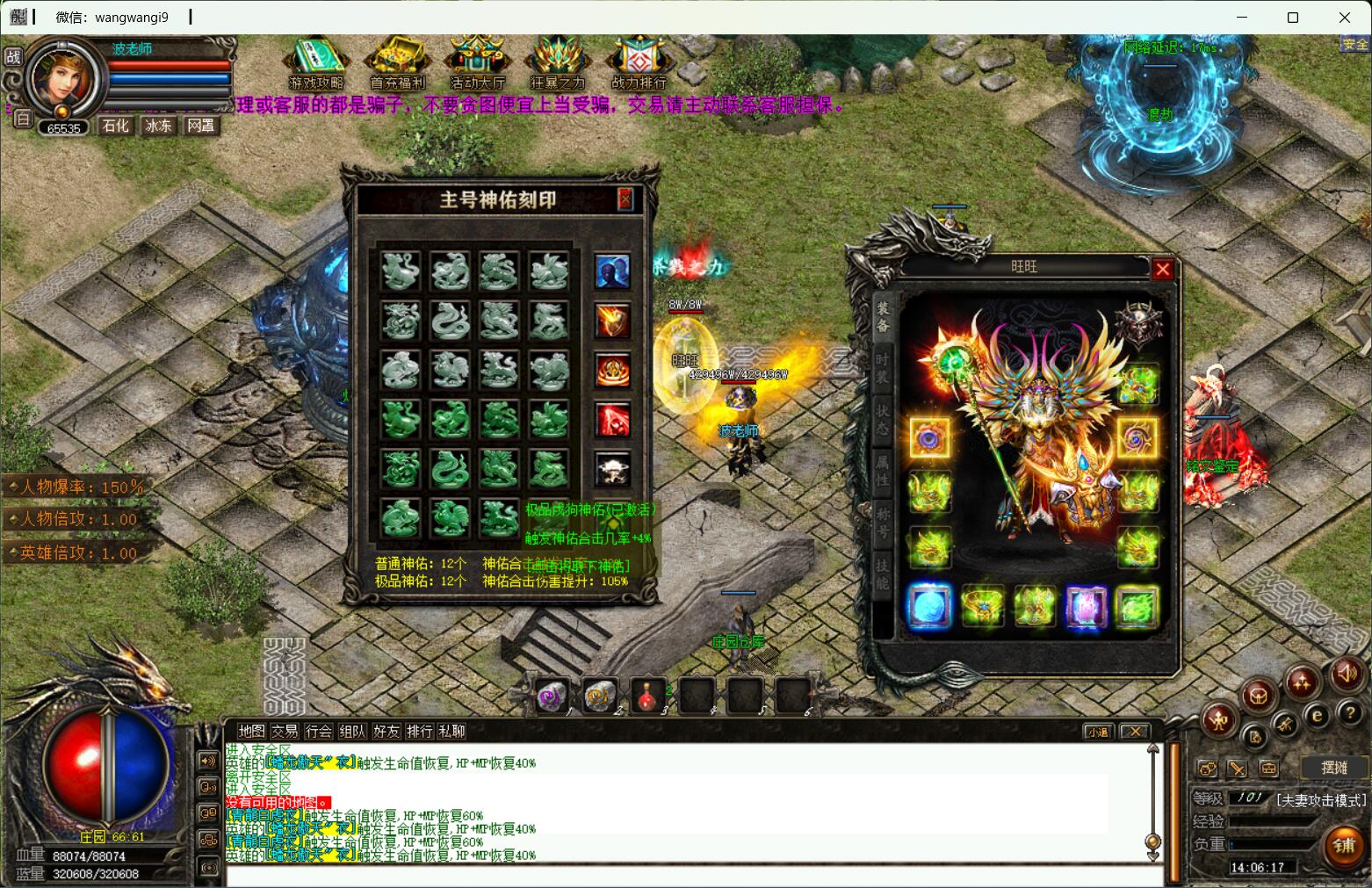Open the 狂暴之力 menu
This screenshot has width=1372, height=888.
tap(557, 64)
